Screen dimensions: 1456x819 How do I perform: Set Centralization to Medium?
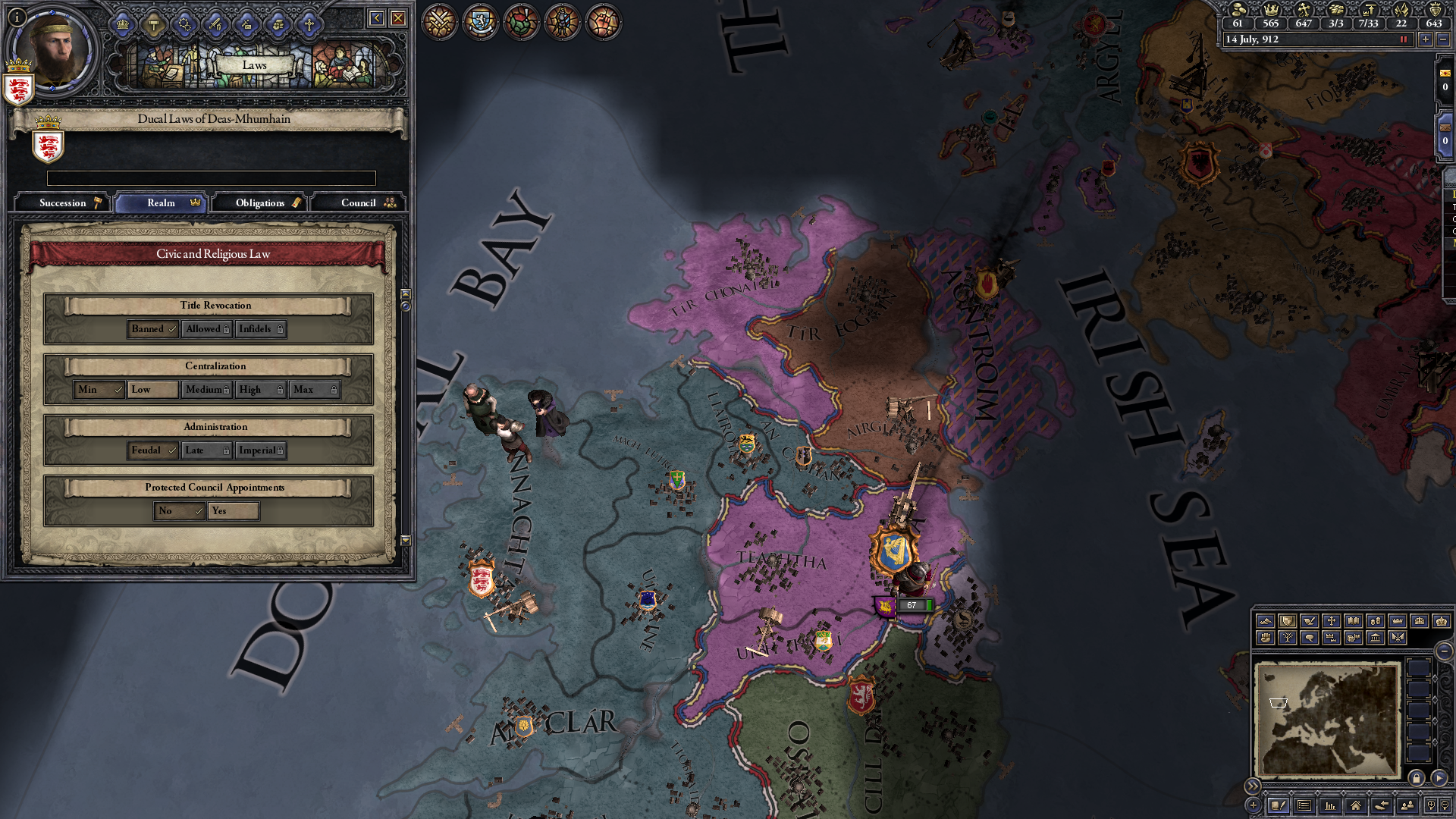coord(206,390)
